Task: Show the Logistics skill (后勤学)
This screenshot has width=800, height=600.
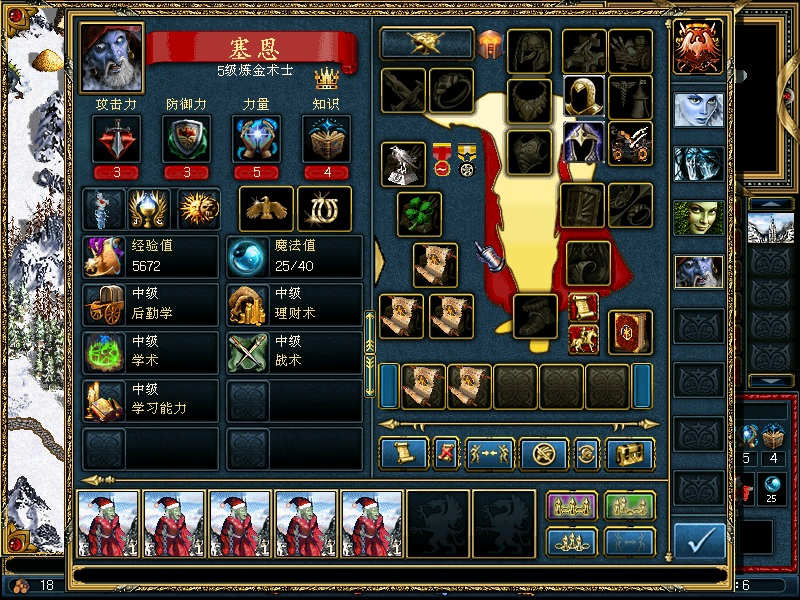Action: pos(150,305)
